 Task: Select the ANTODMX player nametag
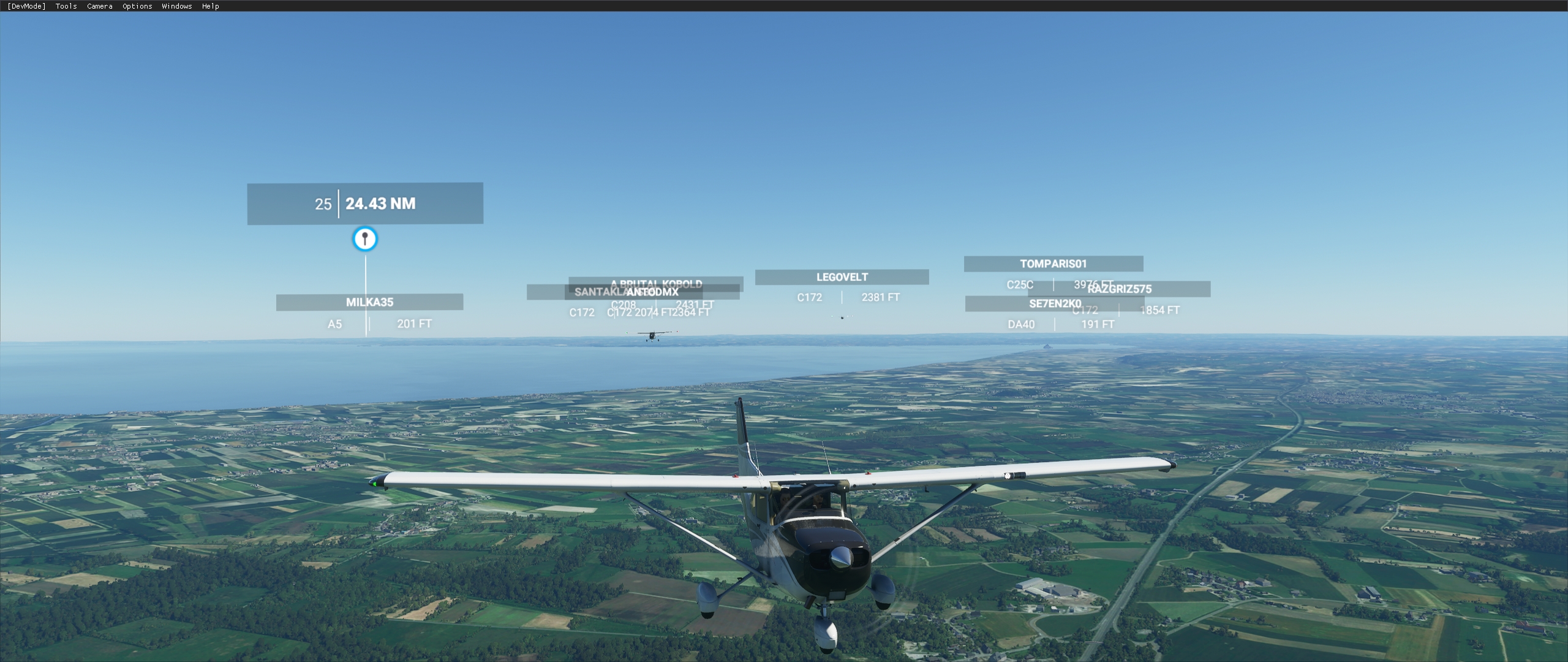point(652,292)
